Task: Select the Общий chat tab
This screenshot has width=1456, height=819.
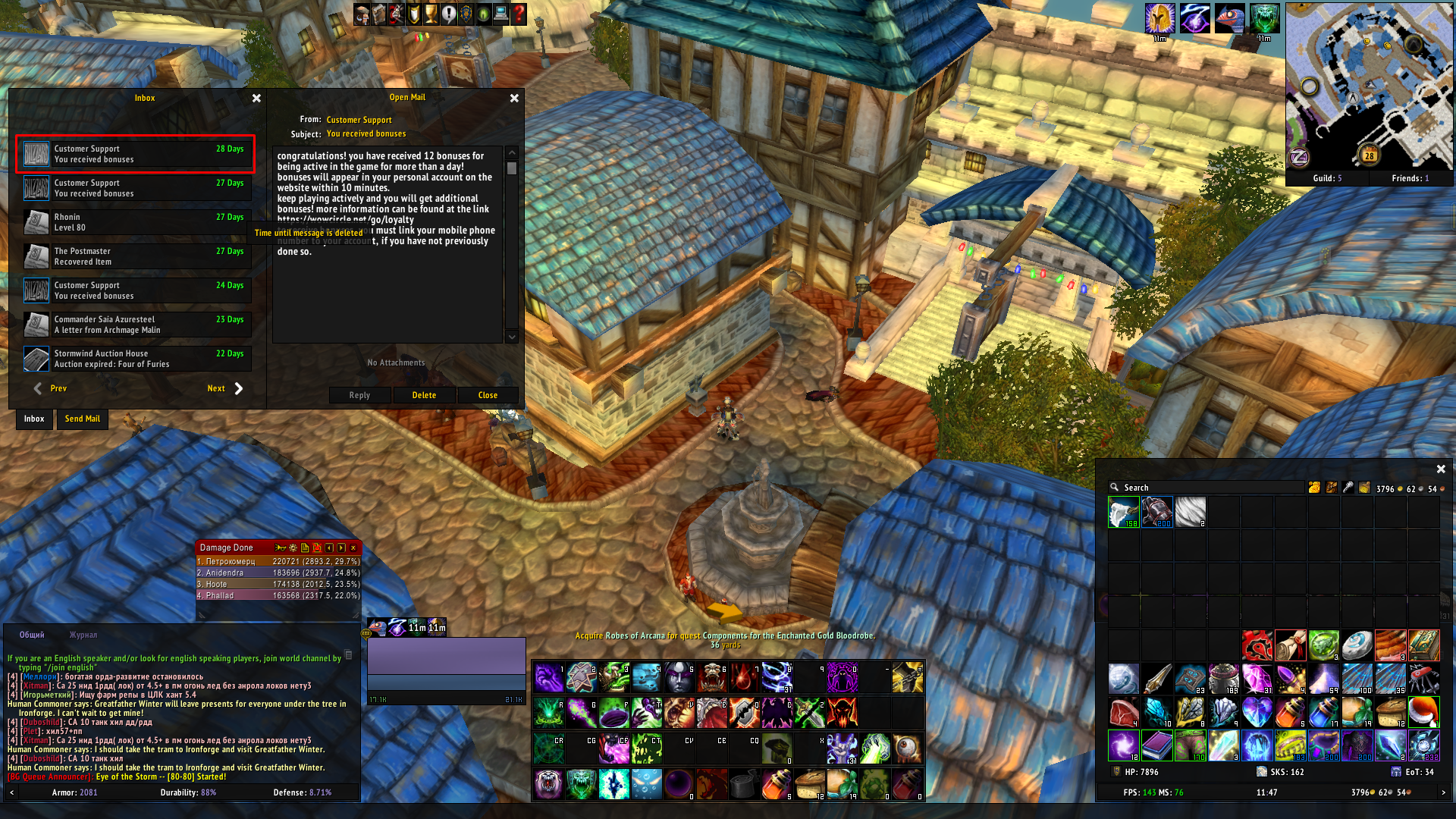Action: (x=32, y=635)
